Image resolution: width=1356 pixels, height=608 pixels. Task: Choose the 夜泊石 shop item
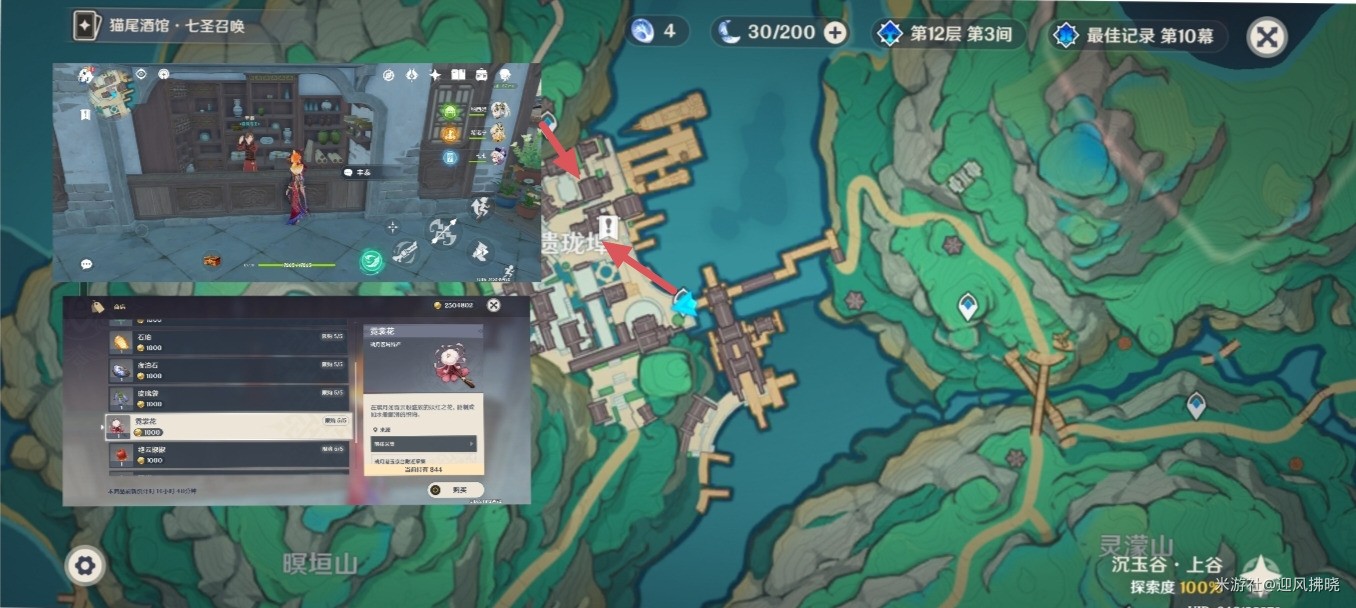(x=228, y=370)
